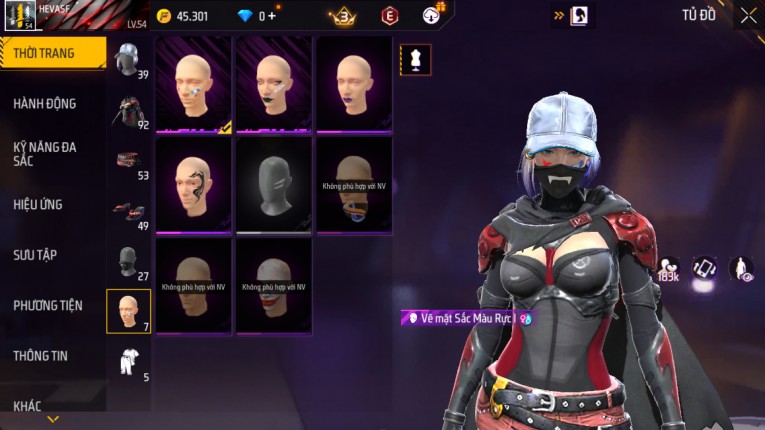Pick the black balaclava mask item
This screenshot has width=765, height=430.
click(x=274, y=185)
